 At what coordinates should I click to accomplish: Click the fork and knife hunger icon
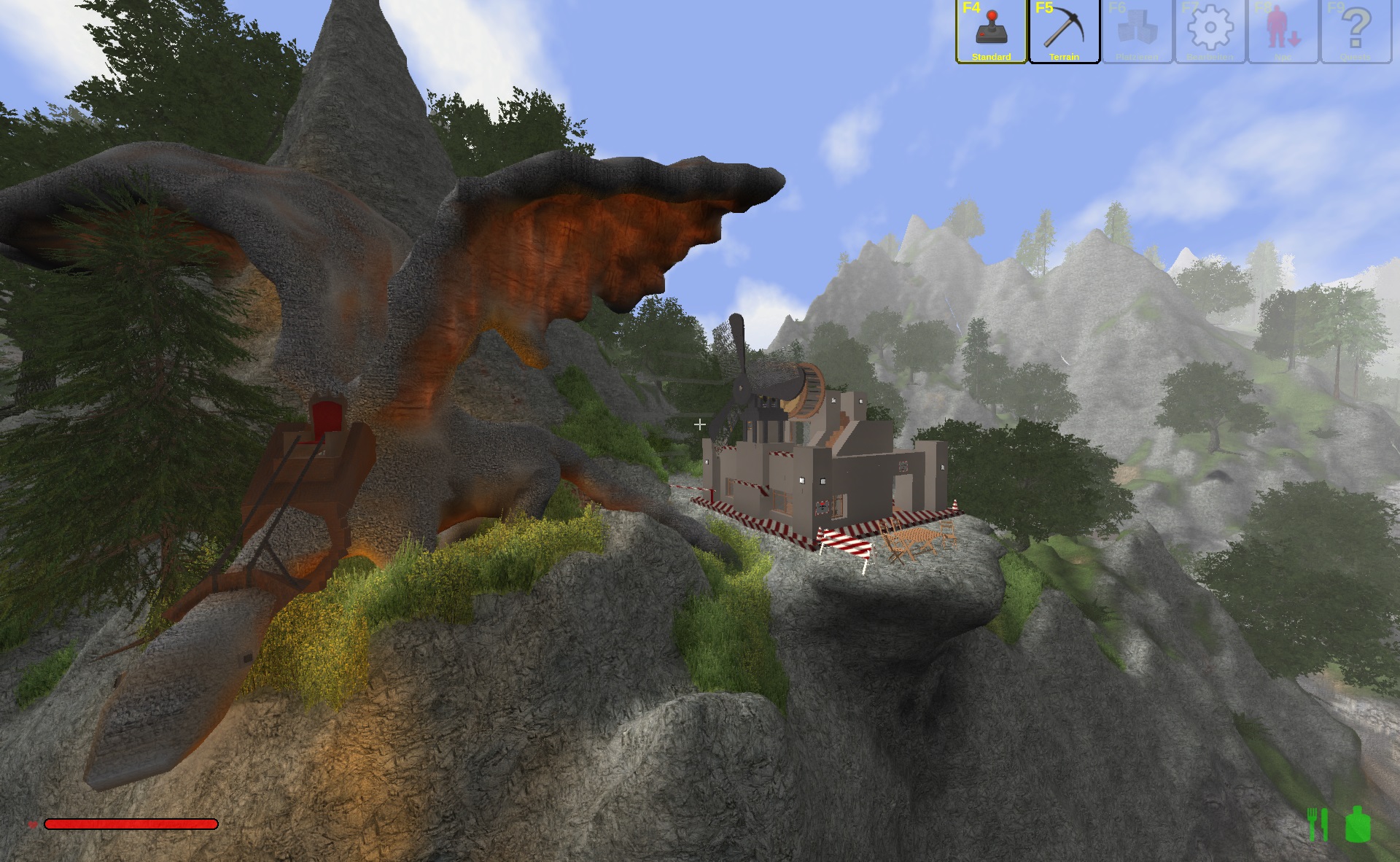pos(1318,824)
